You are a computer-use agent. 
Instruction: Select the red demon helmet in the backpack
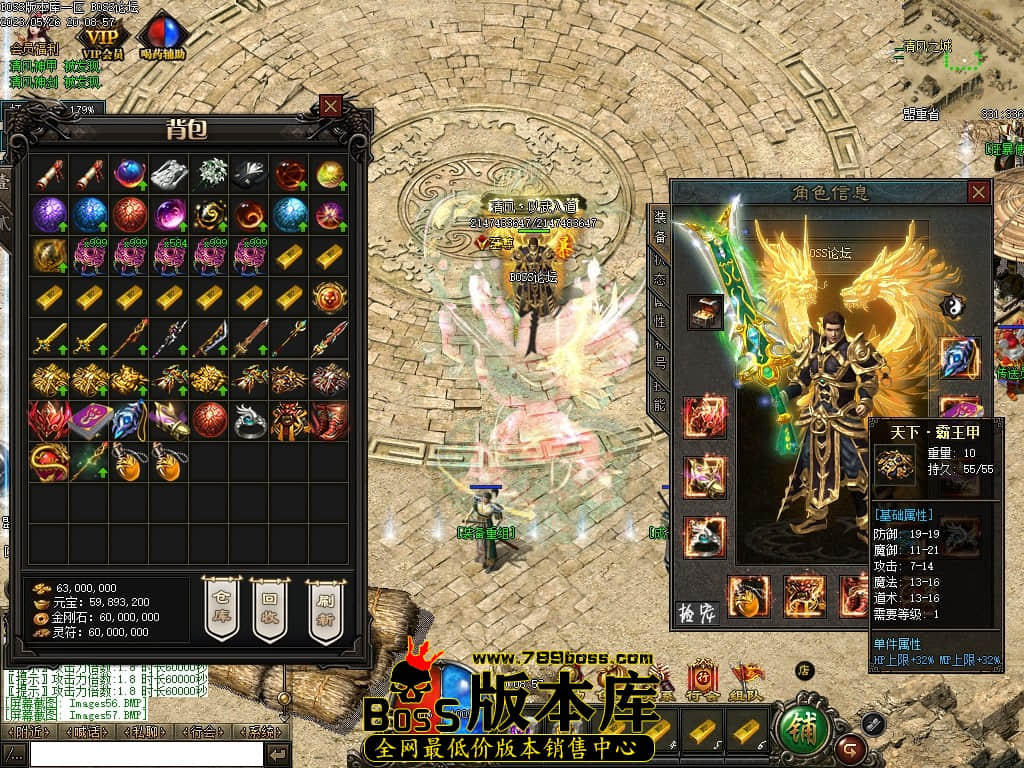pyautogui.click(x=48, y=421)
